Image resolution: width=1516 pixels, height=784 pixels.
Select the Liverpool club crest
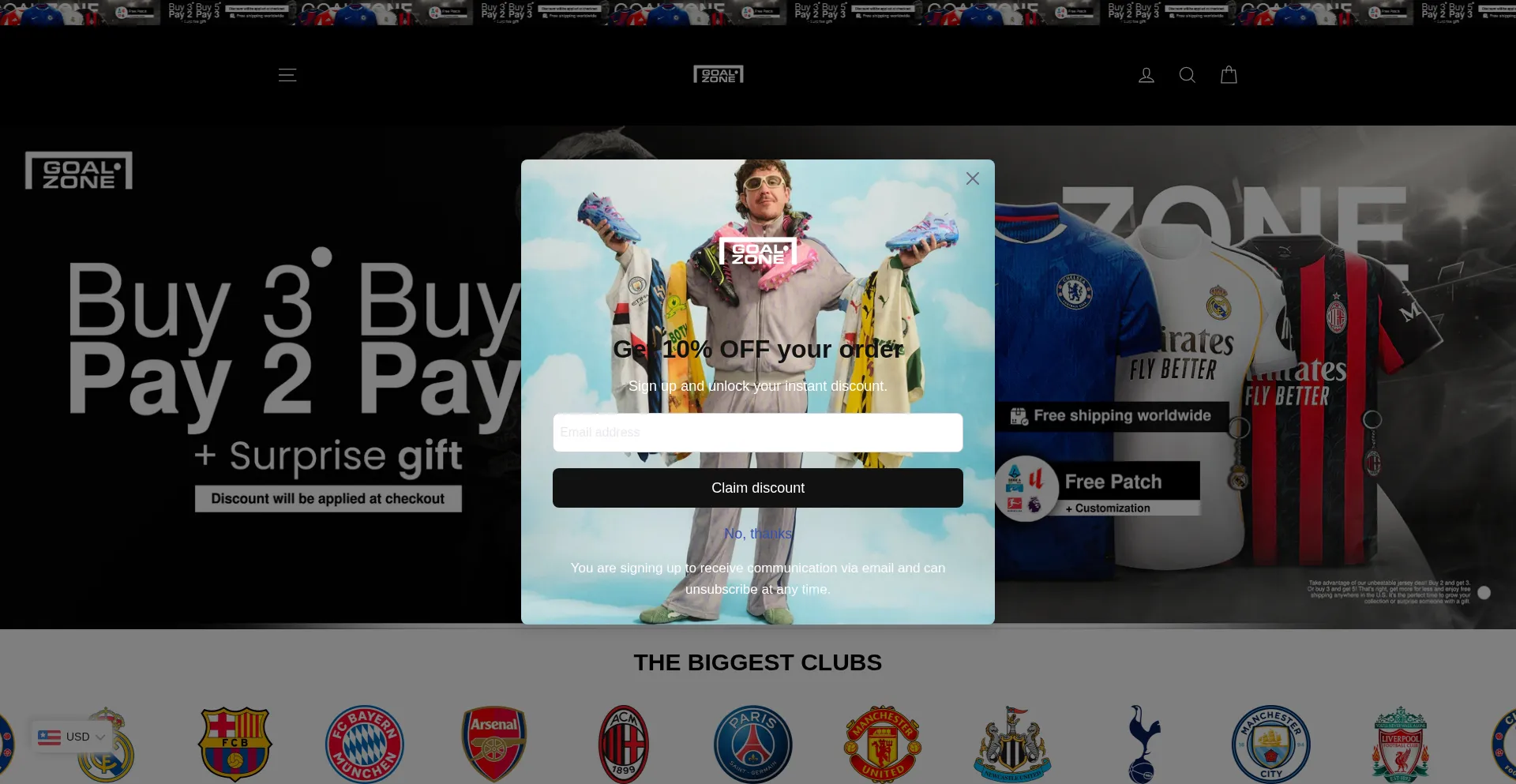pyautogui.click(x=1401, y=744)
